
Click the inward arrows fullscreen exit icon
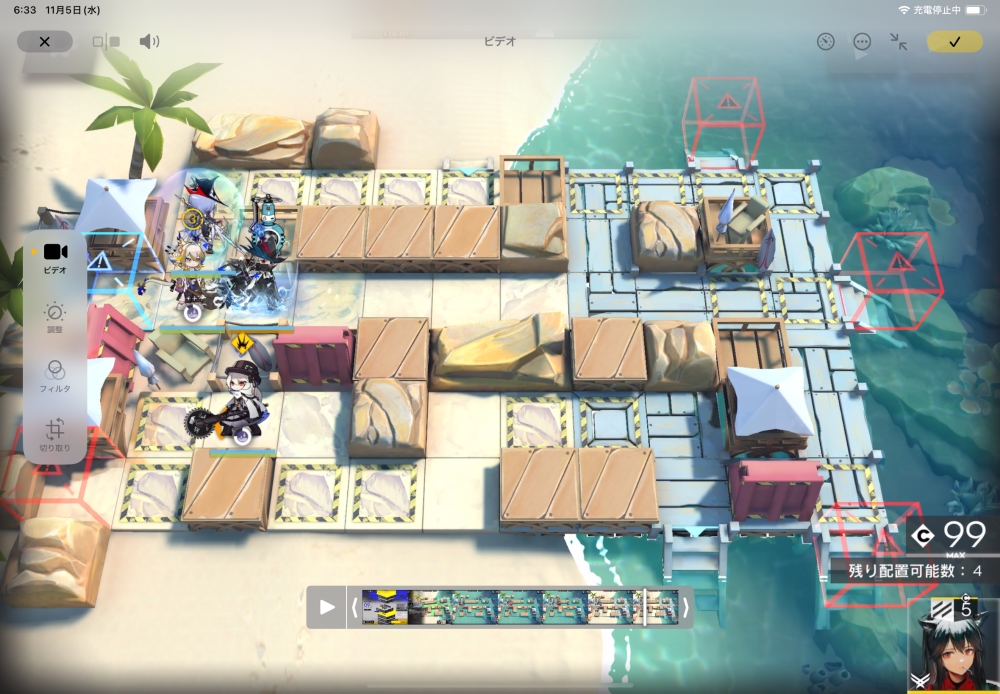(899, 41)
